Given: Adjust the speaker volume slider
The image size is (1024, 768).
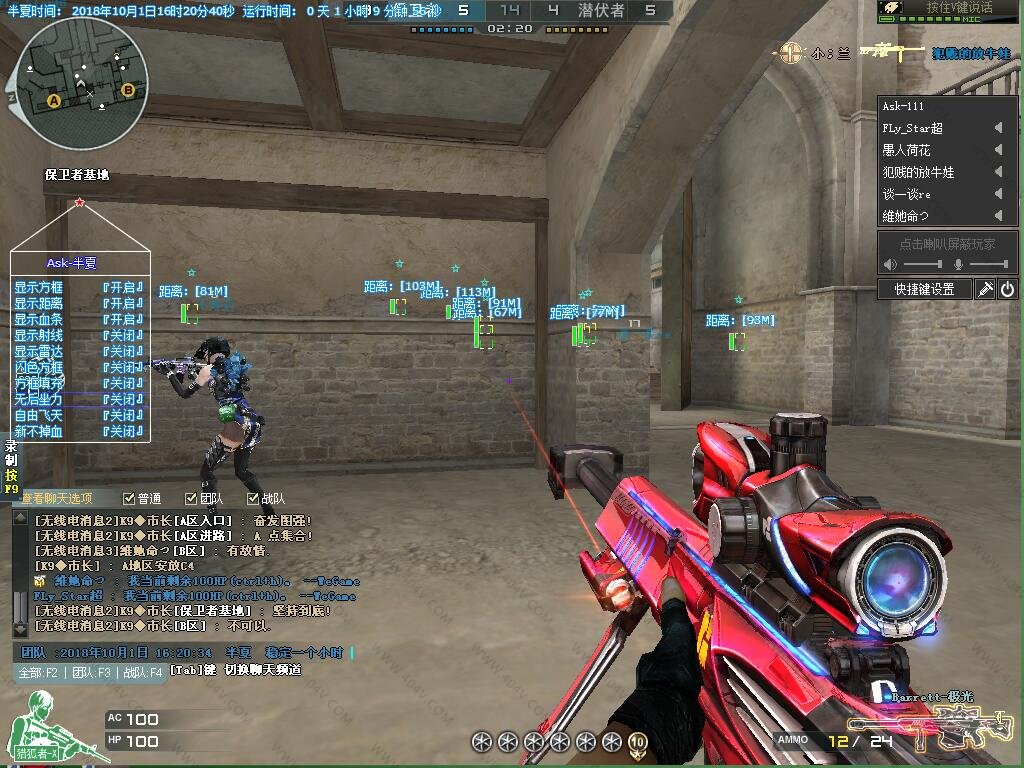Looking at the screenshot, I should click(923, 264).
